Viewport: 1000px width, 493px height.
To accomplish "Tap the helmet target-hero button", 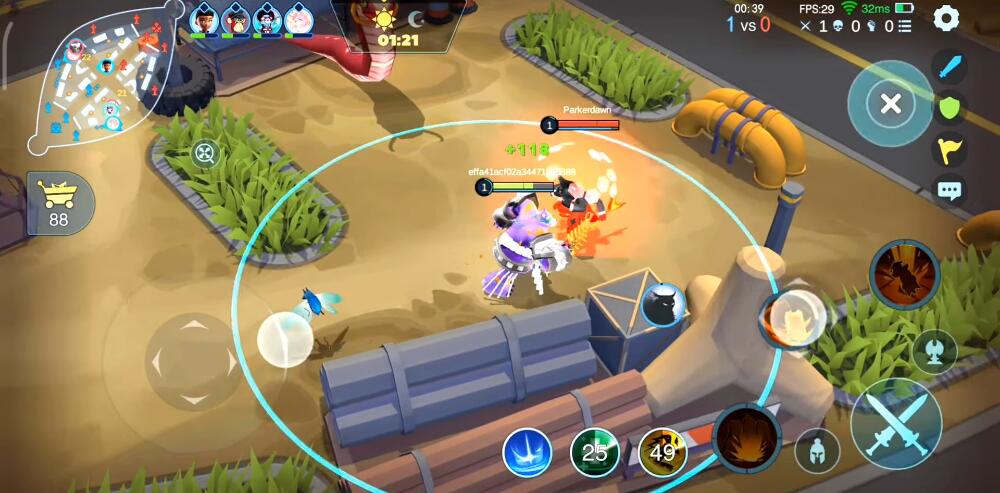I will 817,451.
